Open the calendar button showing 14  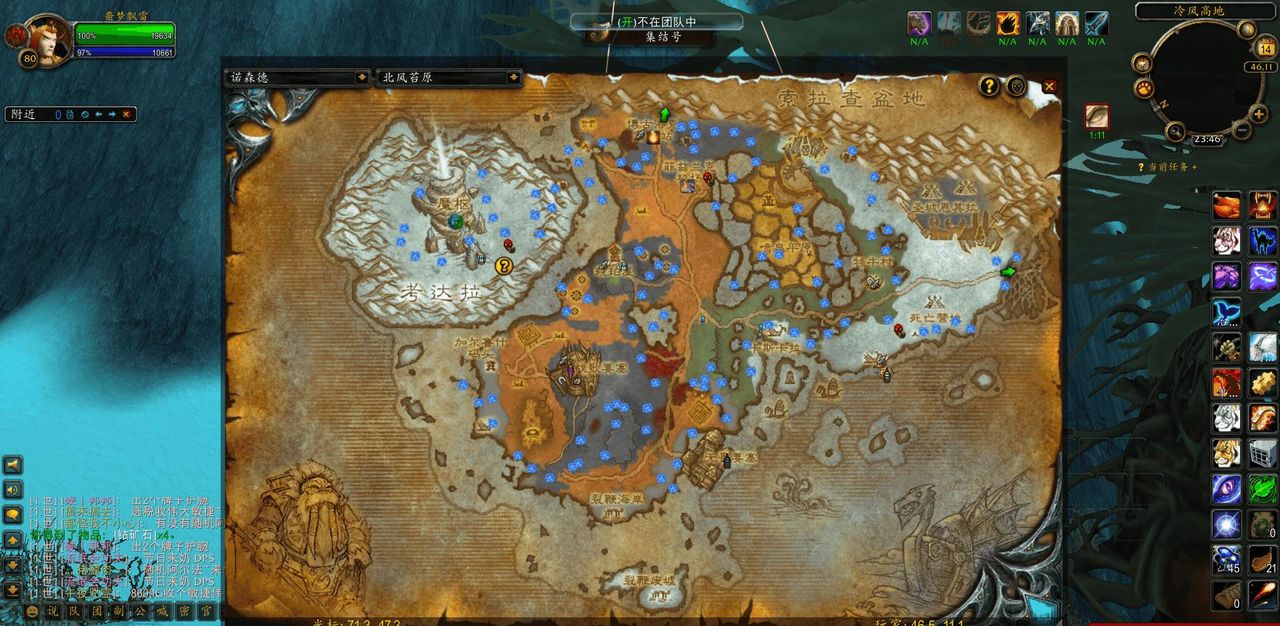1264,49
